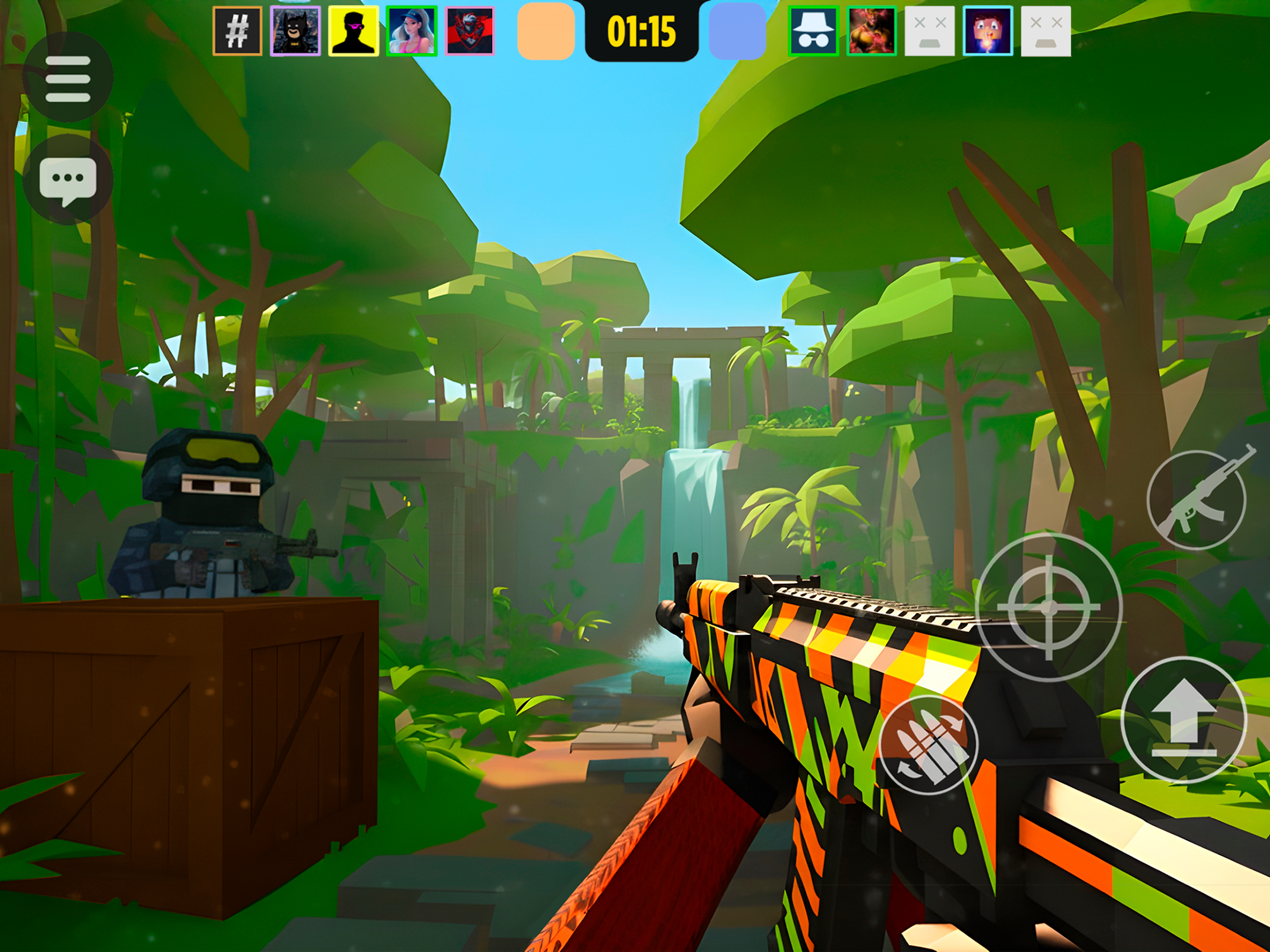Image resolution: width=1270 pixels, height=952 pixels.
Task: Select the yellow silhouette player avatar
Action: pos(353,31)
